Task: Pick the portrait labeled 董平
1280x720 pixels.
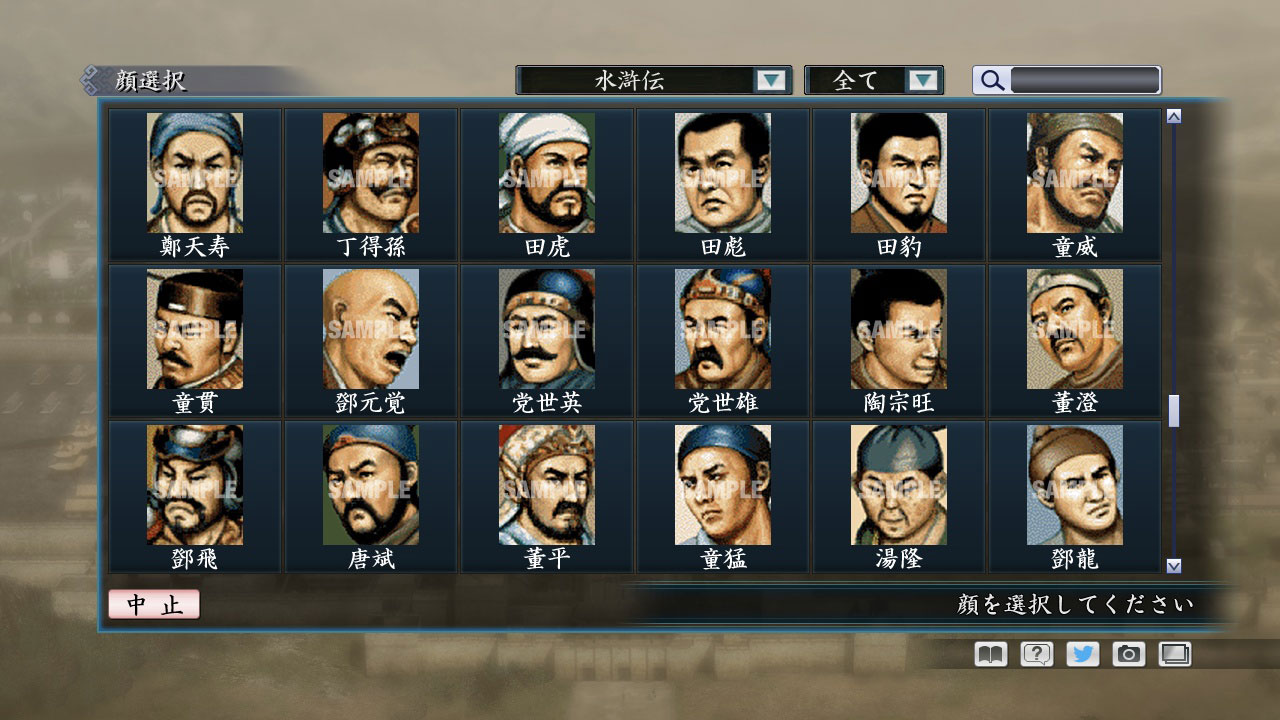Action: click(546, 483)
